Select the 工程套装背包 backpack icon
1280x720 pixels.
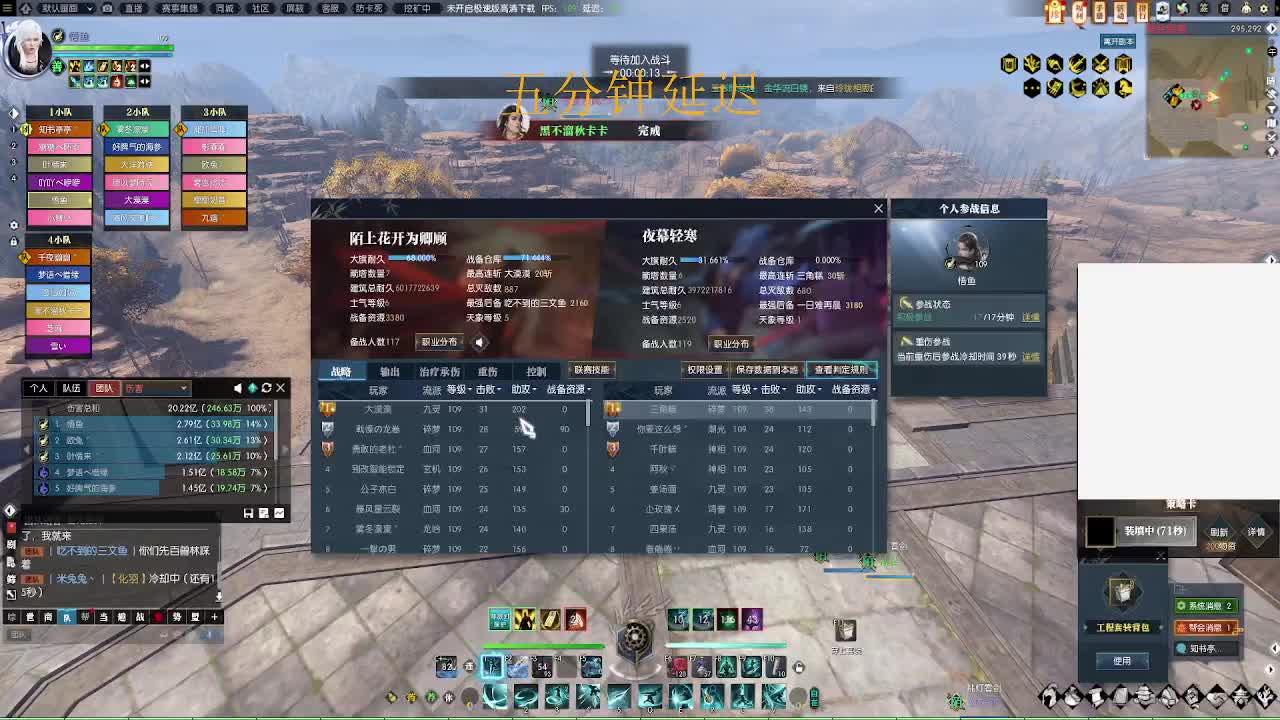tap(1121, 592)
